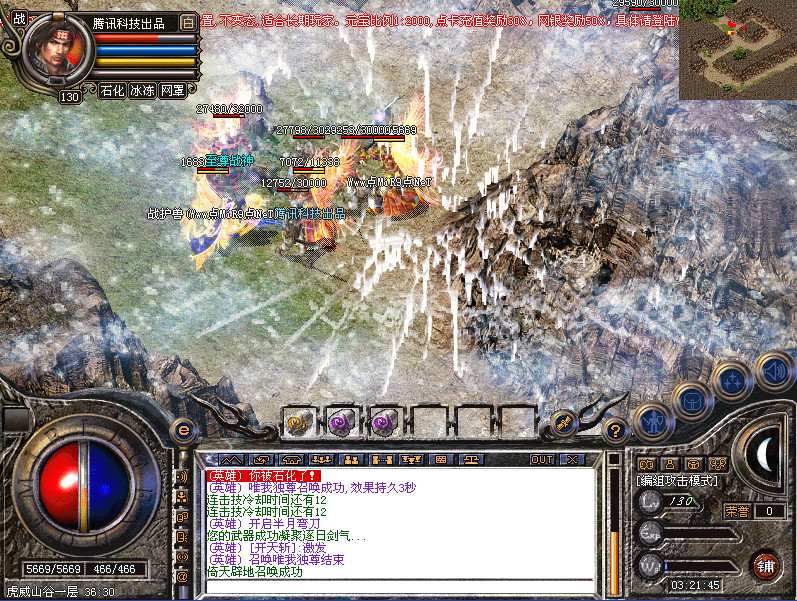Click the 白 button on hero panel

[x=189, y=22]
